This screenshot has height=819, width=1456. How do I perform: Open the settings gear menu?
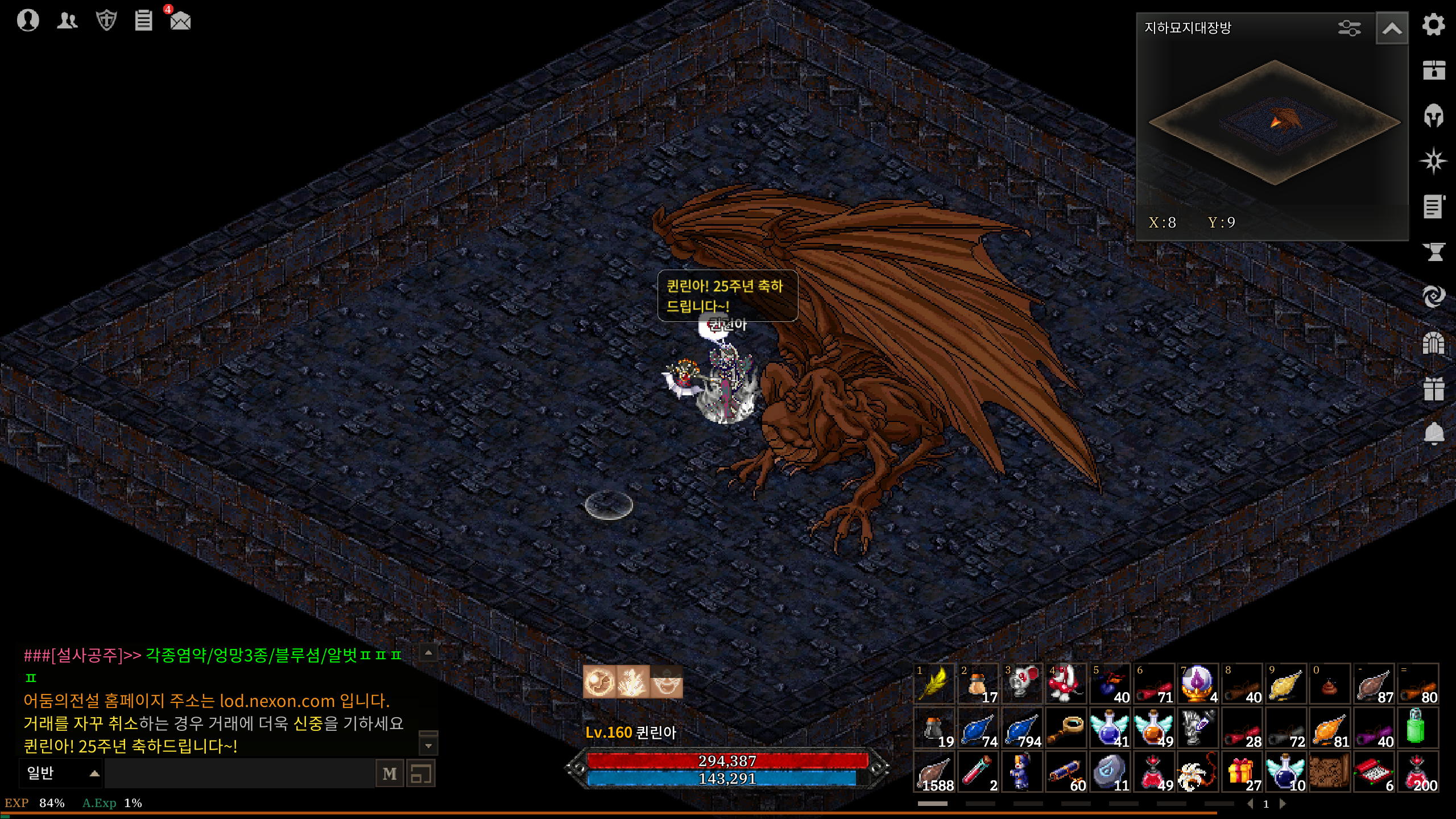click(1433, 25)
